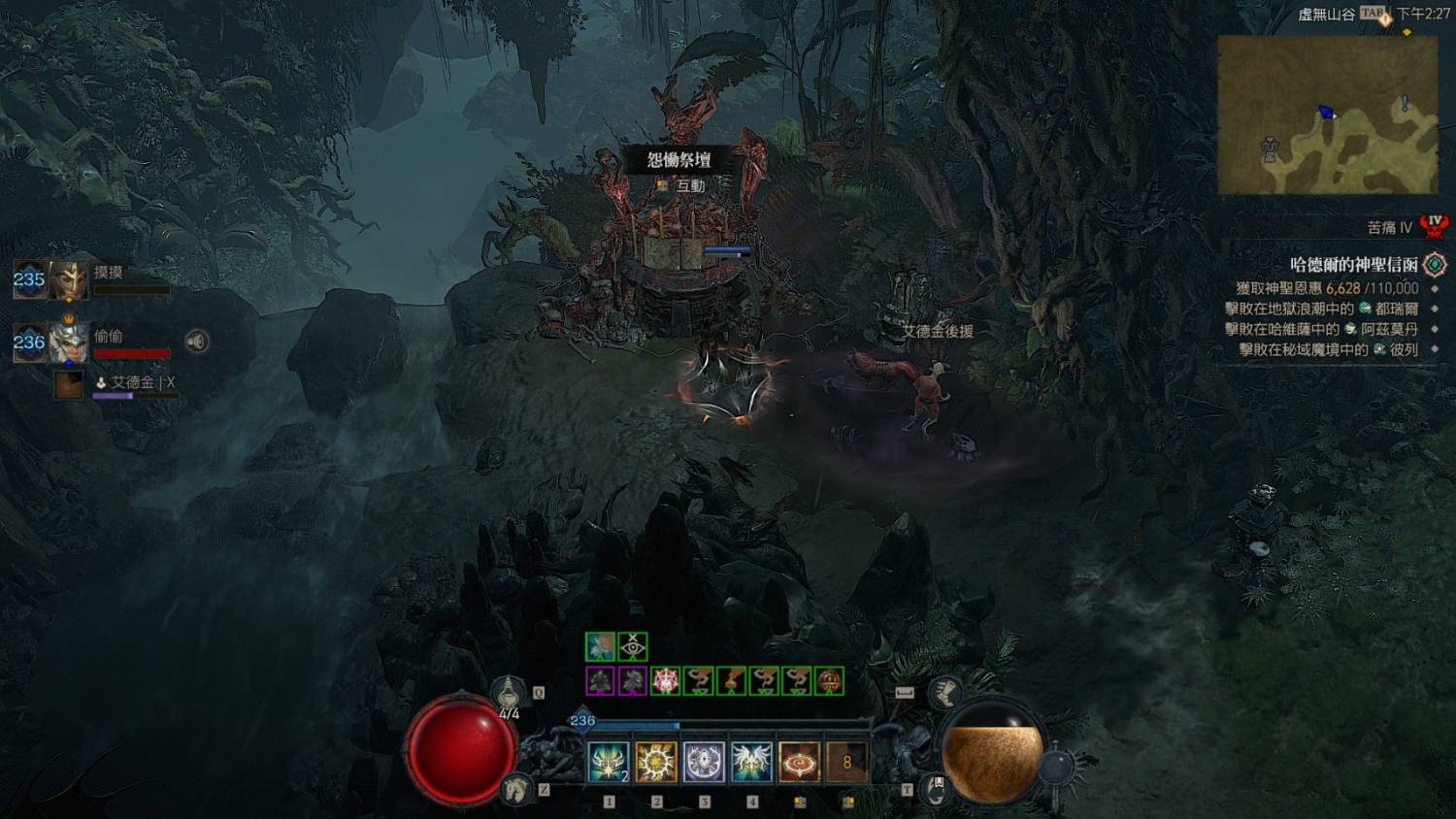This screenshot has height=819, width=1456.
Task: Inspect the crossed-out eye buff icon
Action: 633,646
